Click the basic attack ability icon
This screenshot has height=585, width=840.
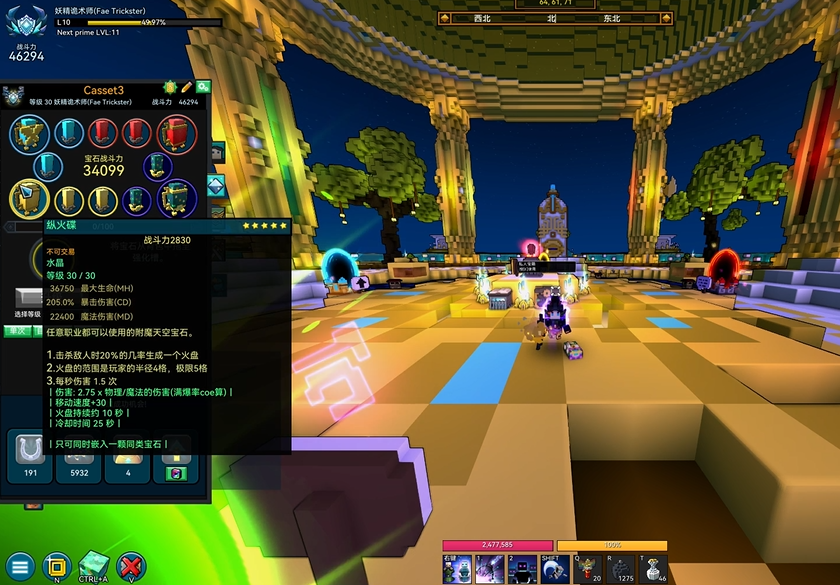point(458,568)
